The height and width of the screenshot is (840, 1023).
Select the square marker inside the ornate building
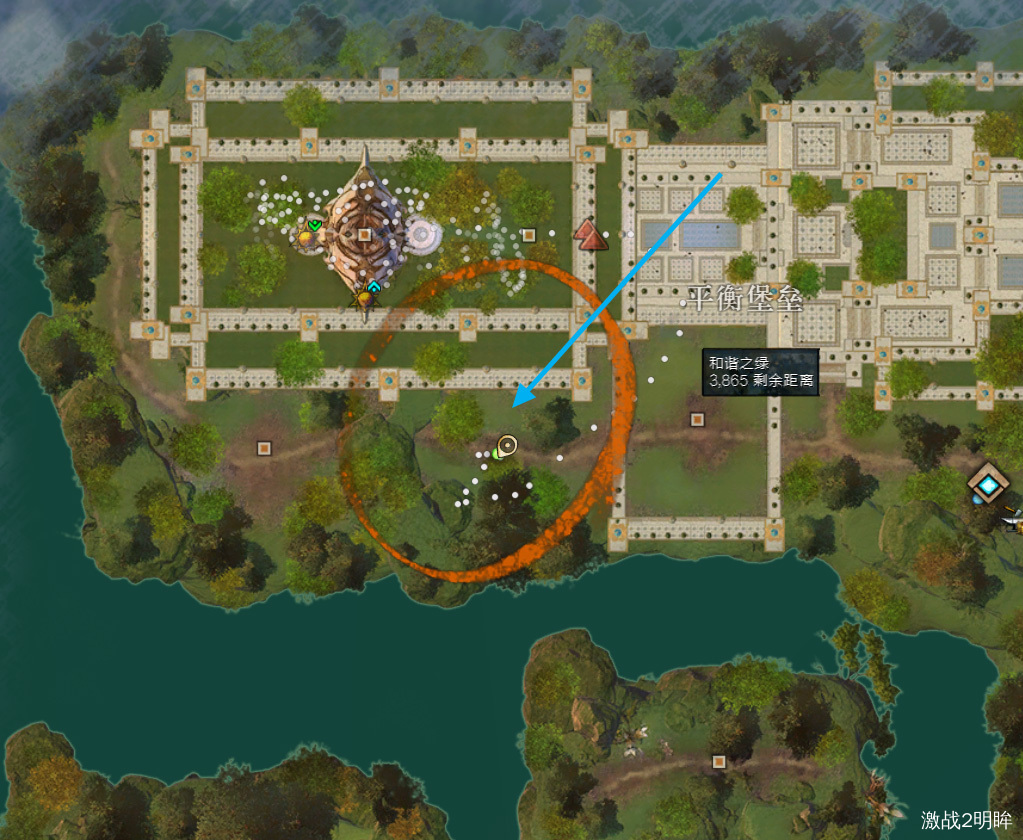(x=364, y=234)
